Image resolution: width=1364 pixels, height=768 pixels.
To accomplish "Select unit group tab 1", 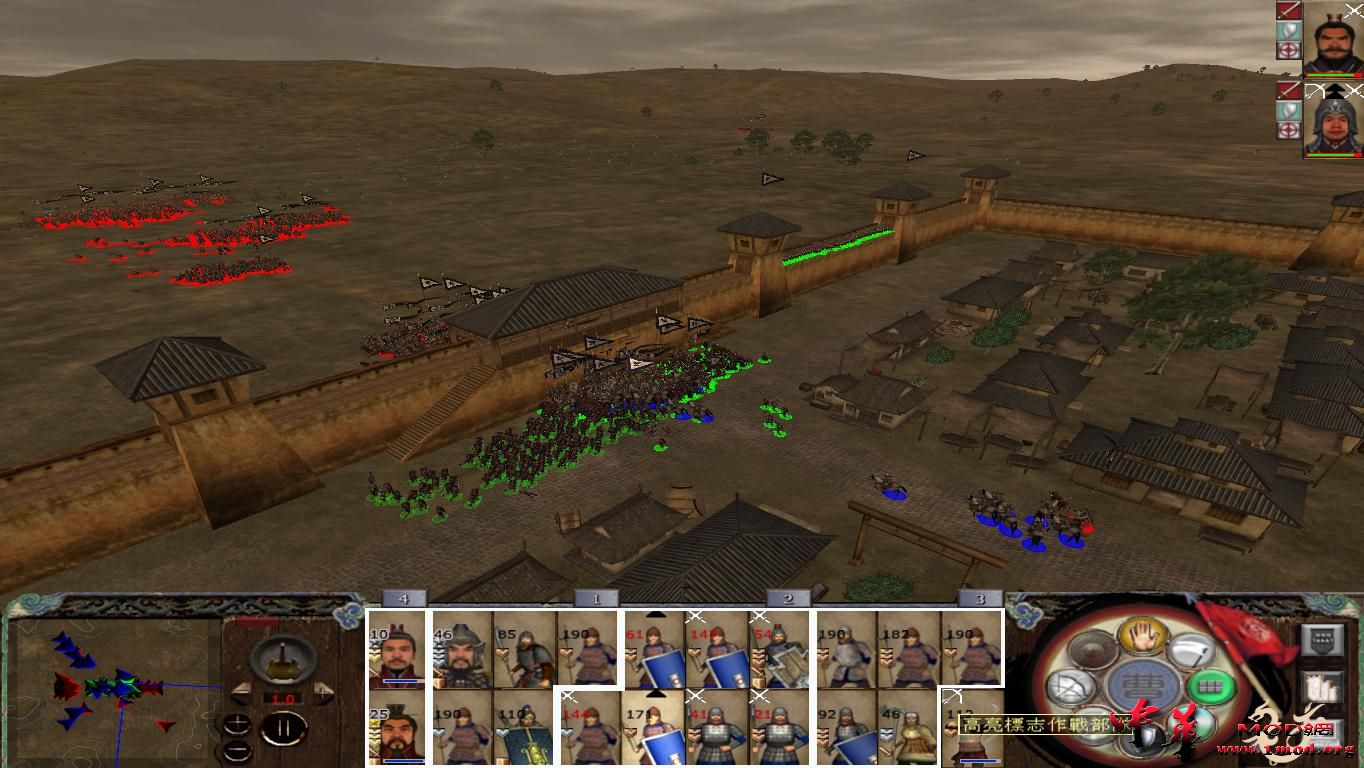I will 597,597.
